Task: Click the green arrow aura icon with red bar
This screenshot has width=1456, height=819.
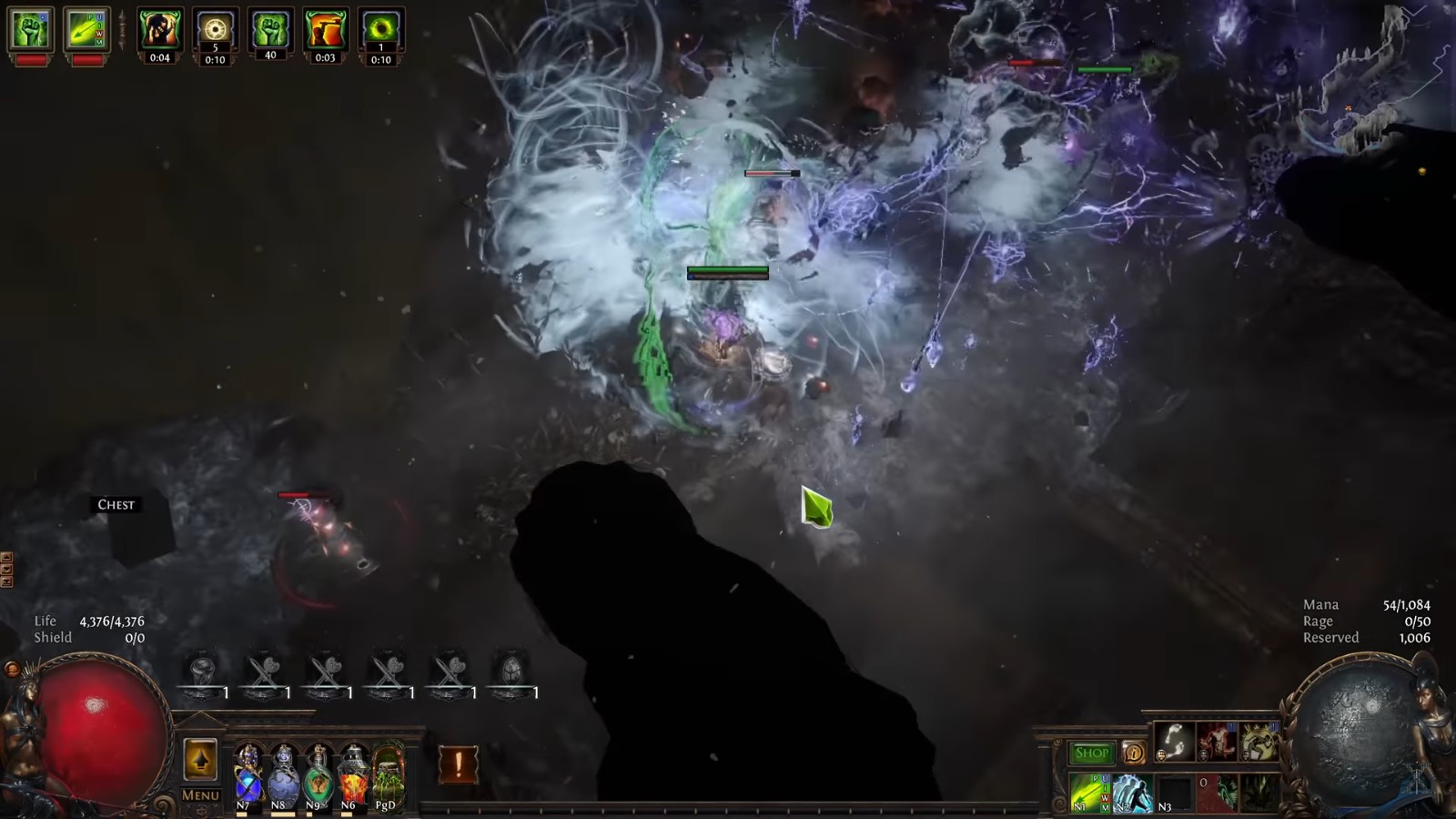Action: tap(86, 29)
